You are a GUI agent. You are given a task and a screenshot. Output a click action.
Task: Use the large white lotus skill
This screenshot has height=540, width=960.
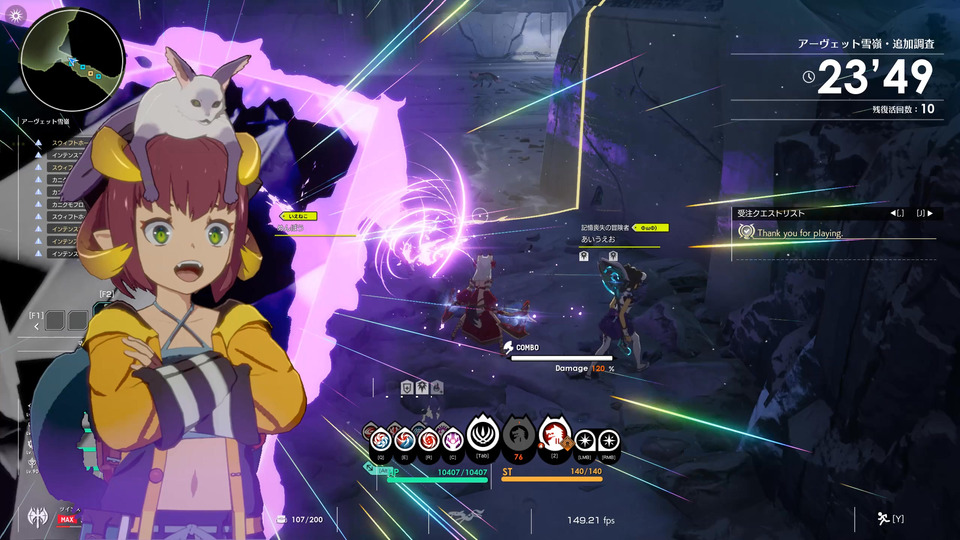tap(483, 434)
